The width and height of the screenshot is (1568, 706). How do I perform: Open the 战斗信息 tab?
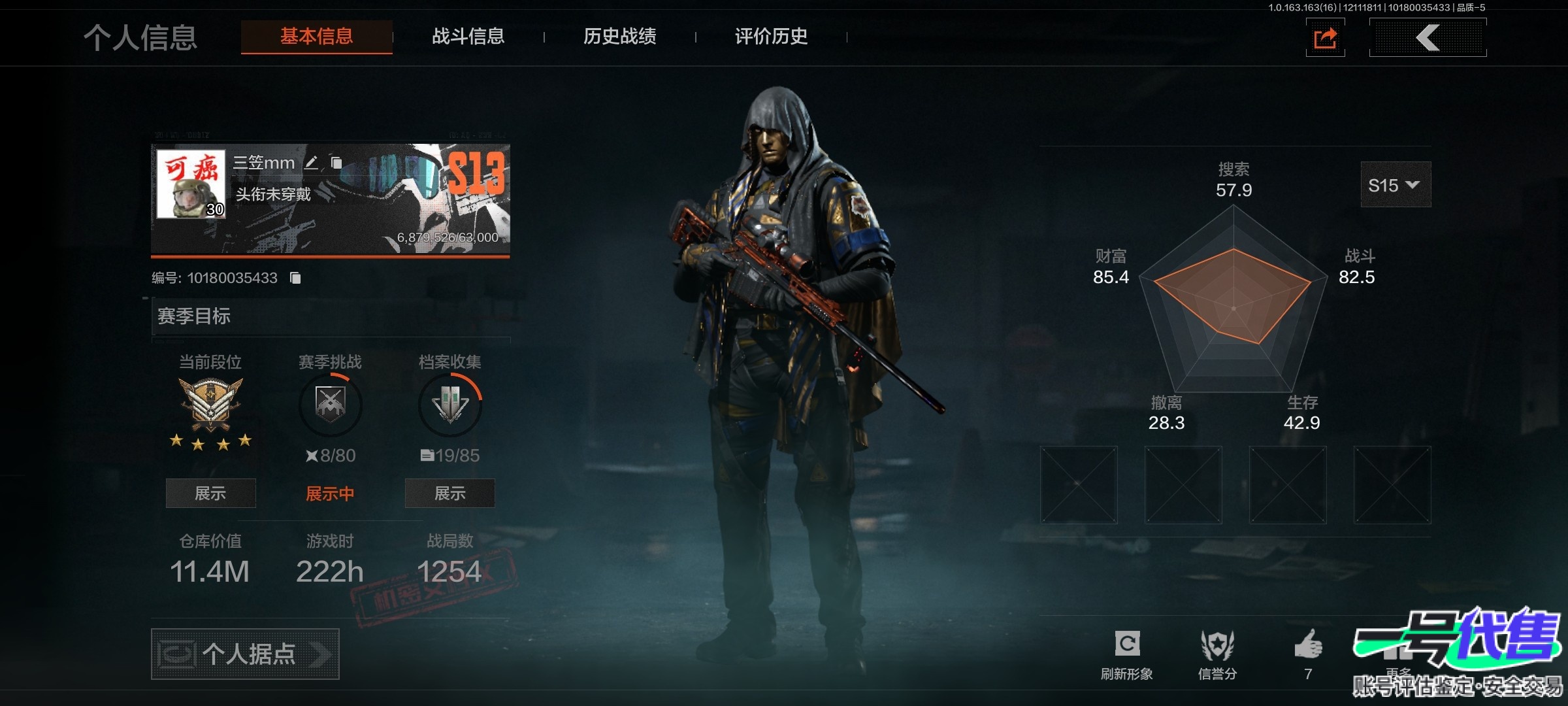click(x=468, y=37)
